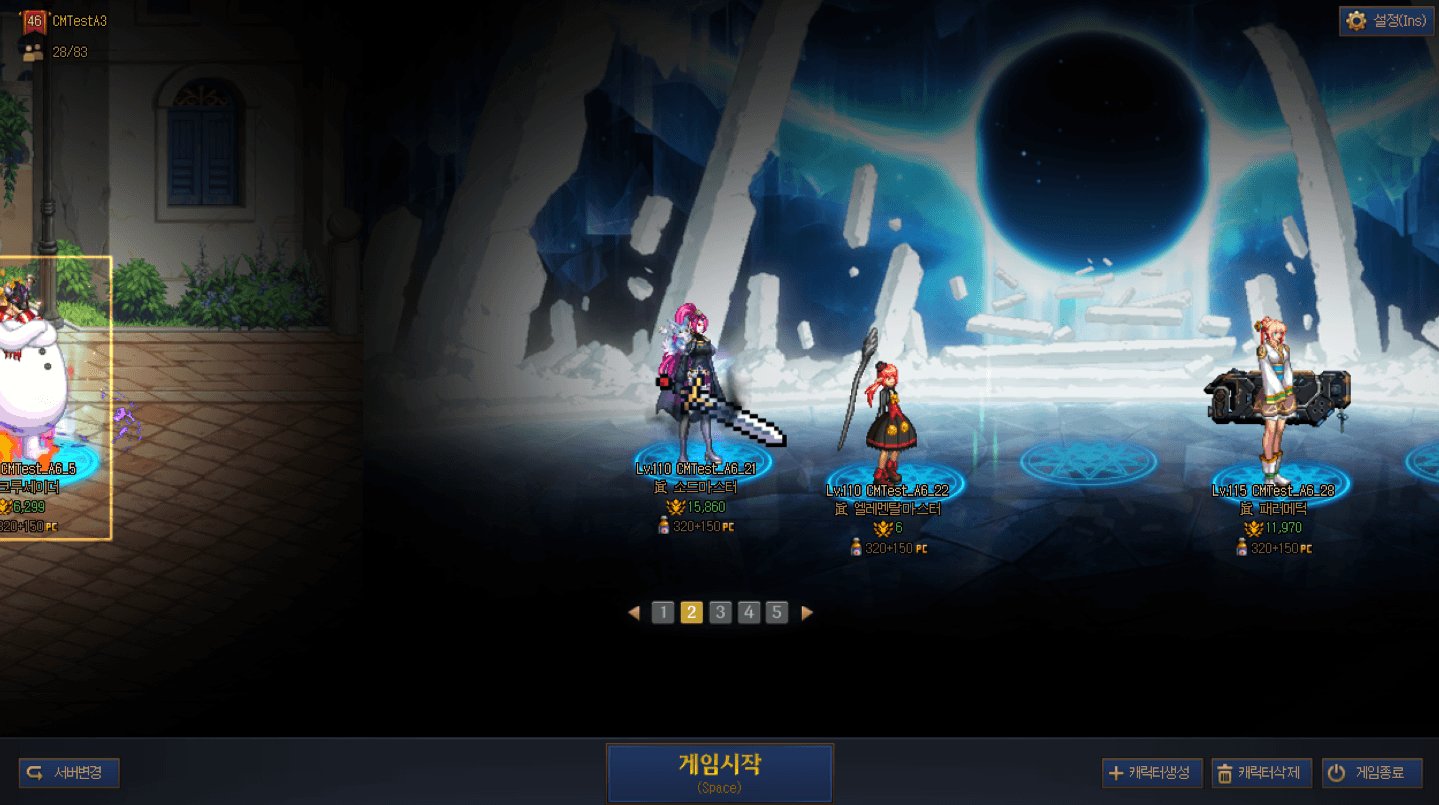Viewport: 1439px width, 805px height.
Task: Choose the Lv.110 엘레멘탈마스터 character
Action: tap(888, 420)
